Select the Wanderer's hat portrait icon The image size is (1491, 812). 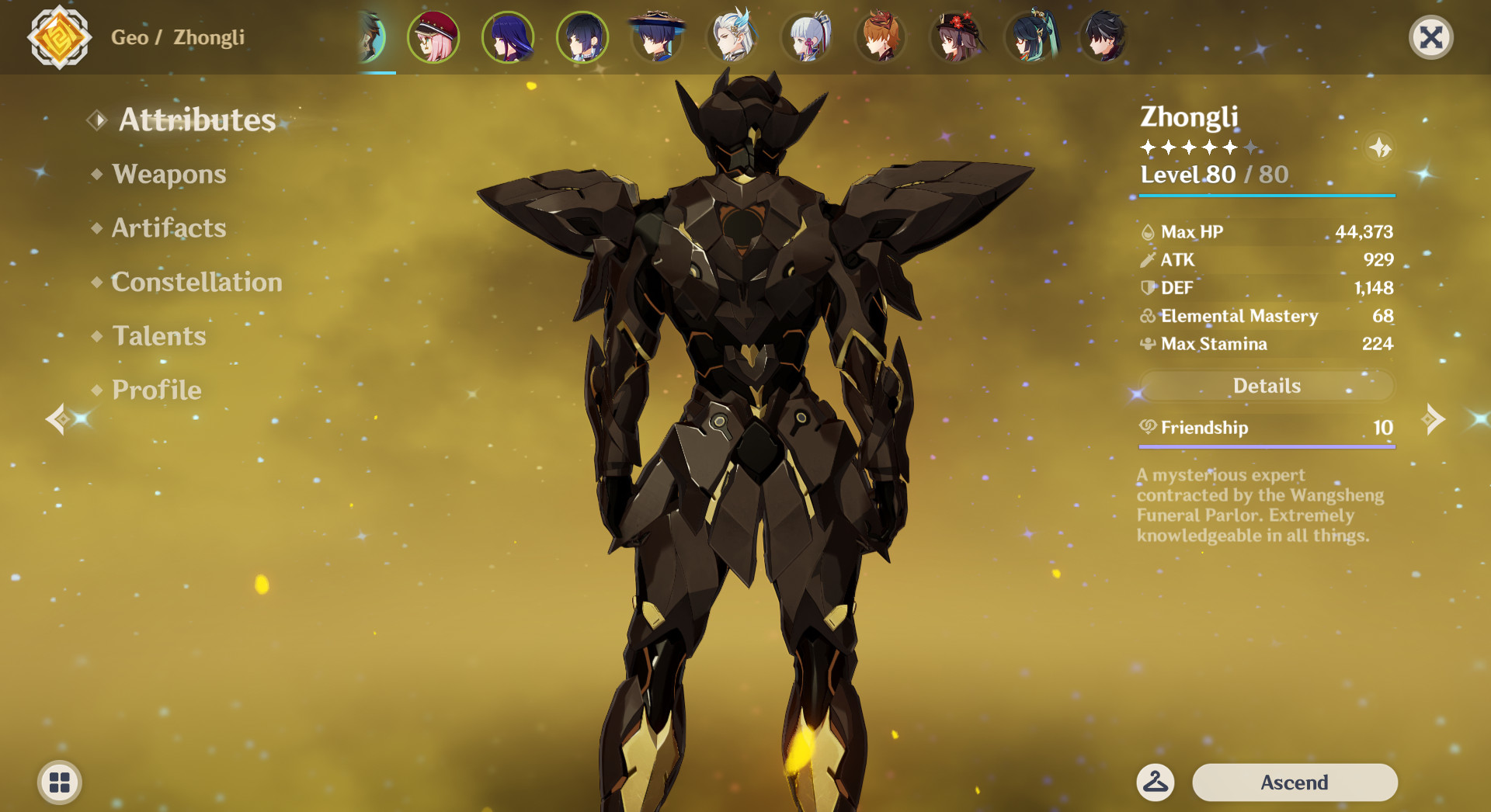658,36
